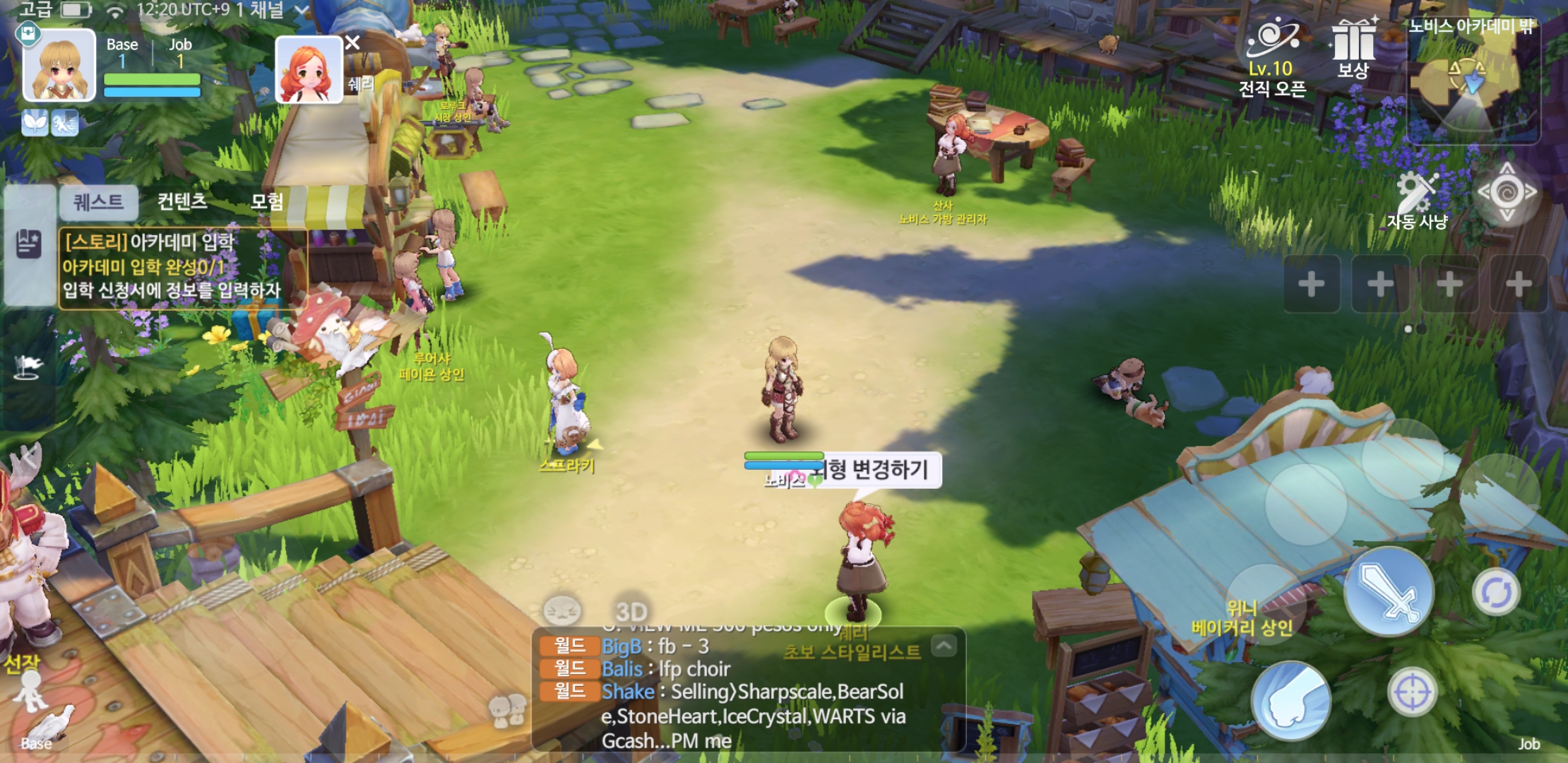
Task: Expand the chat box arrow
Action: (x=944, y=645)
